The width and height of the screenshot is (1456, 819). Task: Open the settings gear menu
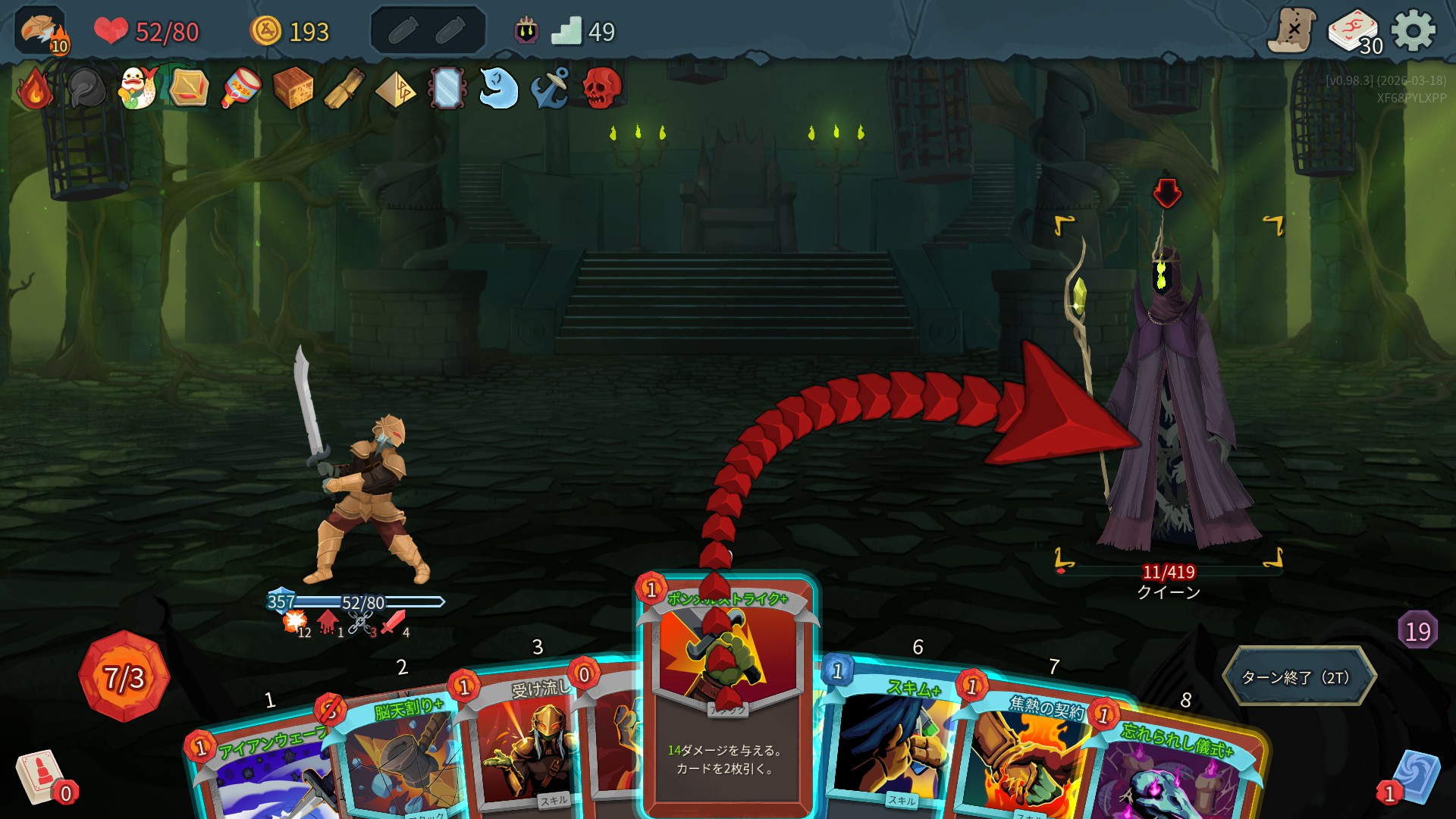click(x=1414, y=30)
